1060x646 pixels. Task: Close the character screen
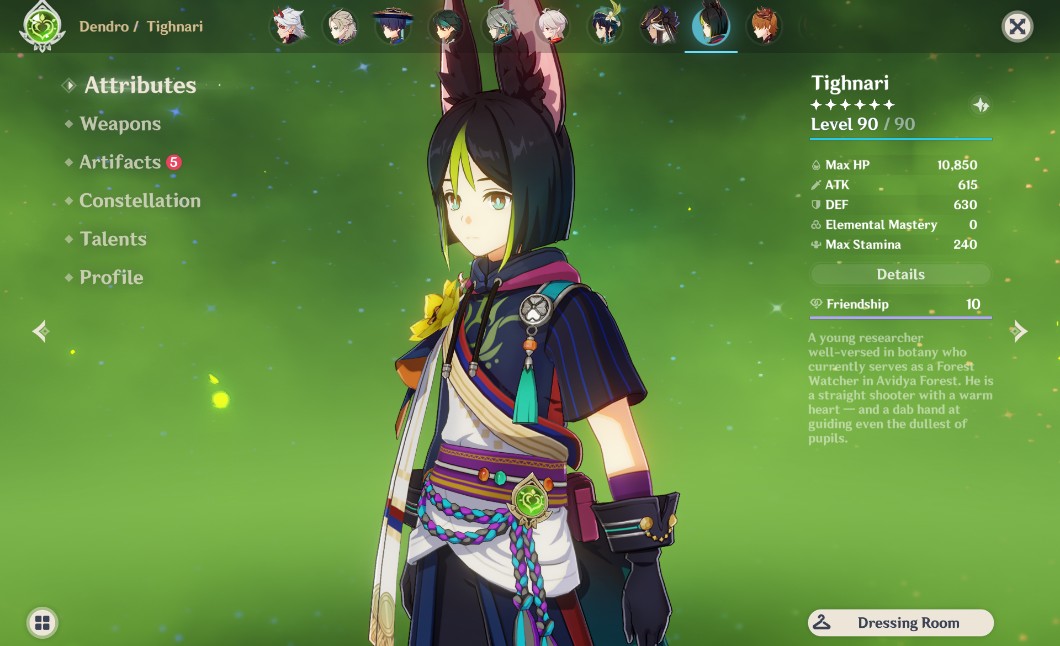click(x=1017, y=27)
